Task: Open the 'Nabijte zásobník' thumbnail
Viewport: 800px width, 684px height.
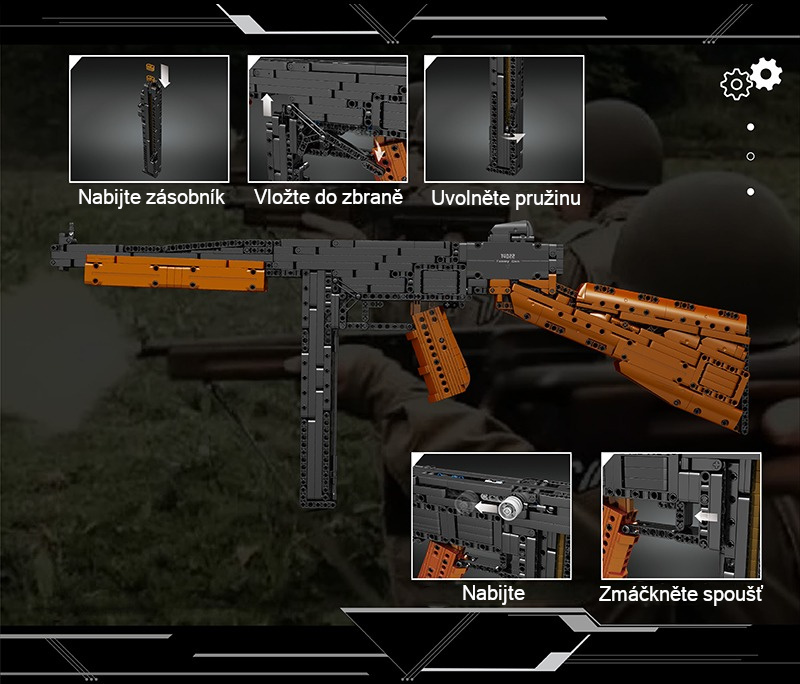Action: (149, 118)
